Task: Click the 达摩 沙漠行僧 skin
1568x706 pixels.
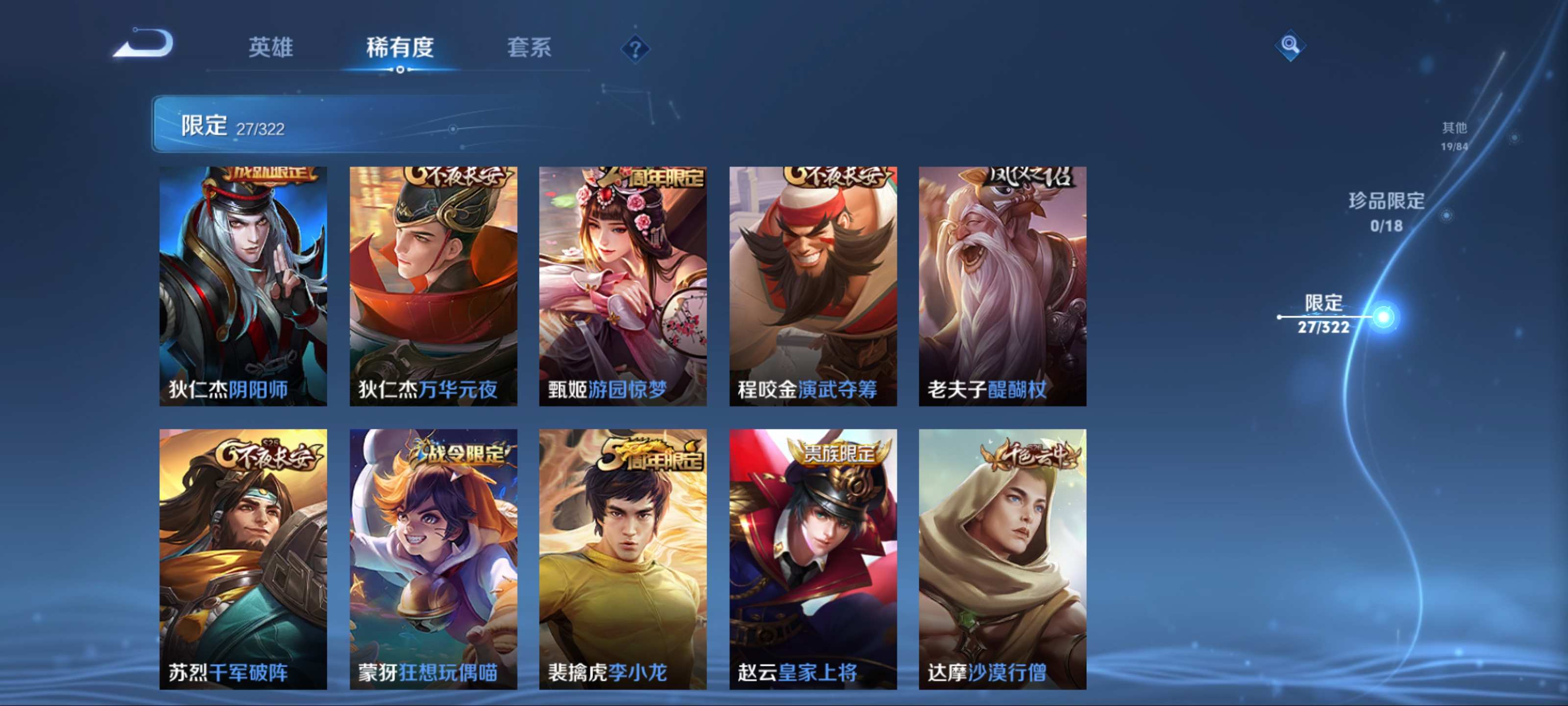Action: point(1003,558)
